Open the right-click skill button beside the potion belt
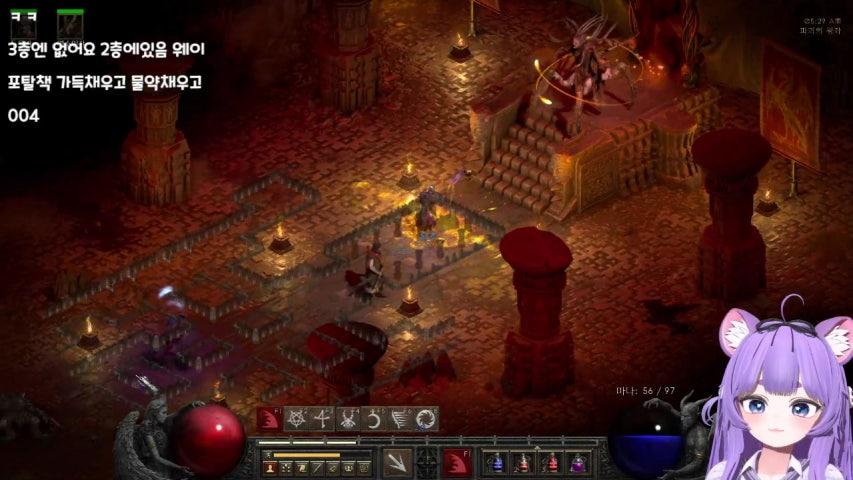The width and height of the screenshot is (853, 480). tap(457, 462)
